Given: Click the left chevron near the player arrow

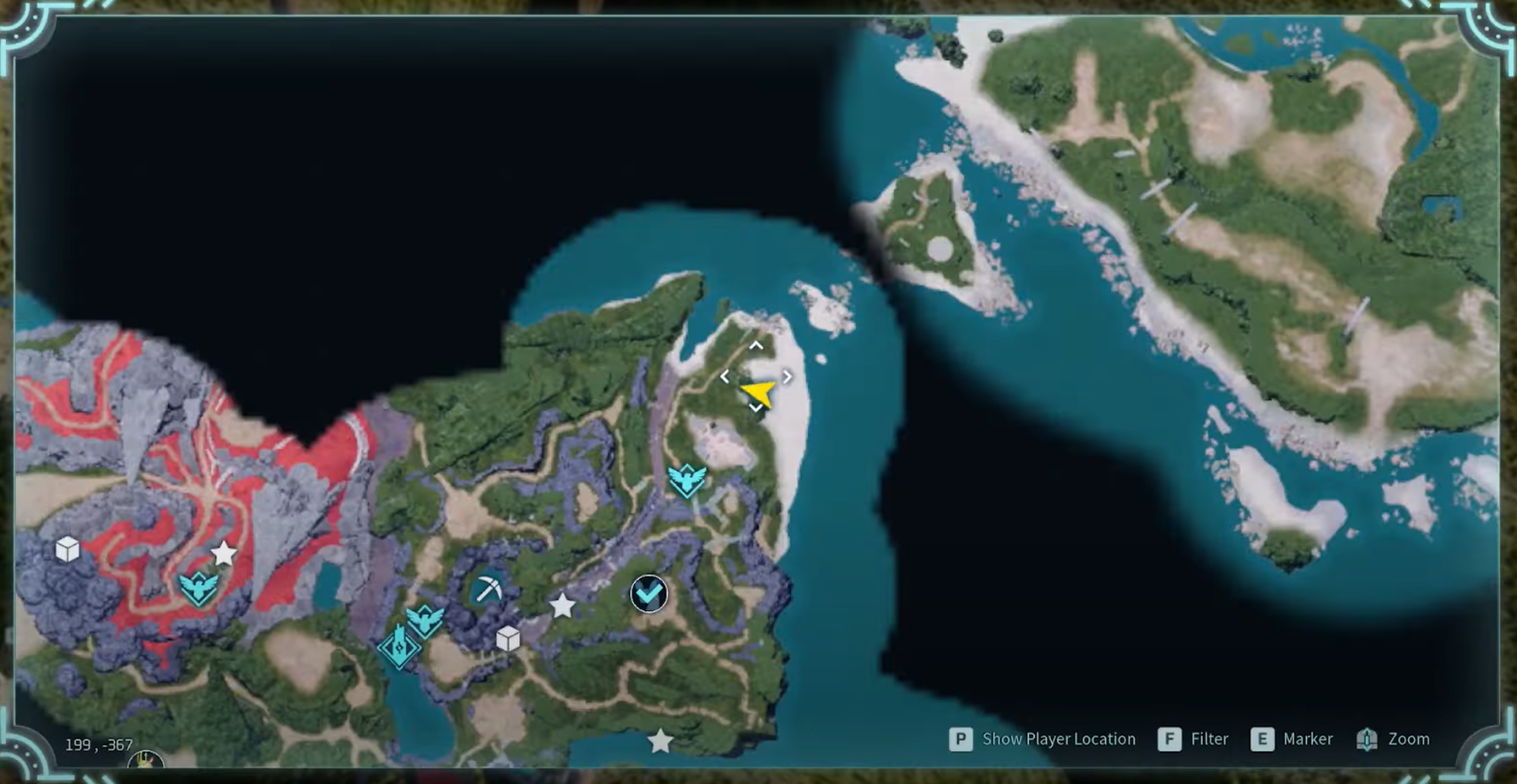Looking at the screenshot, I should click(726, 376).
